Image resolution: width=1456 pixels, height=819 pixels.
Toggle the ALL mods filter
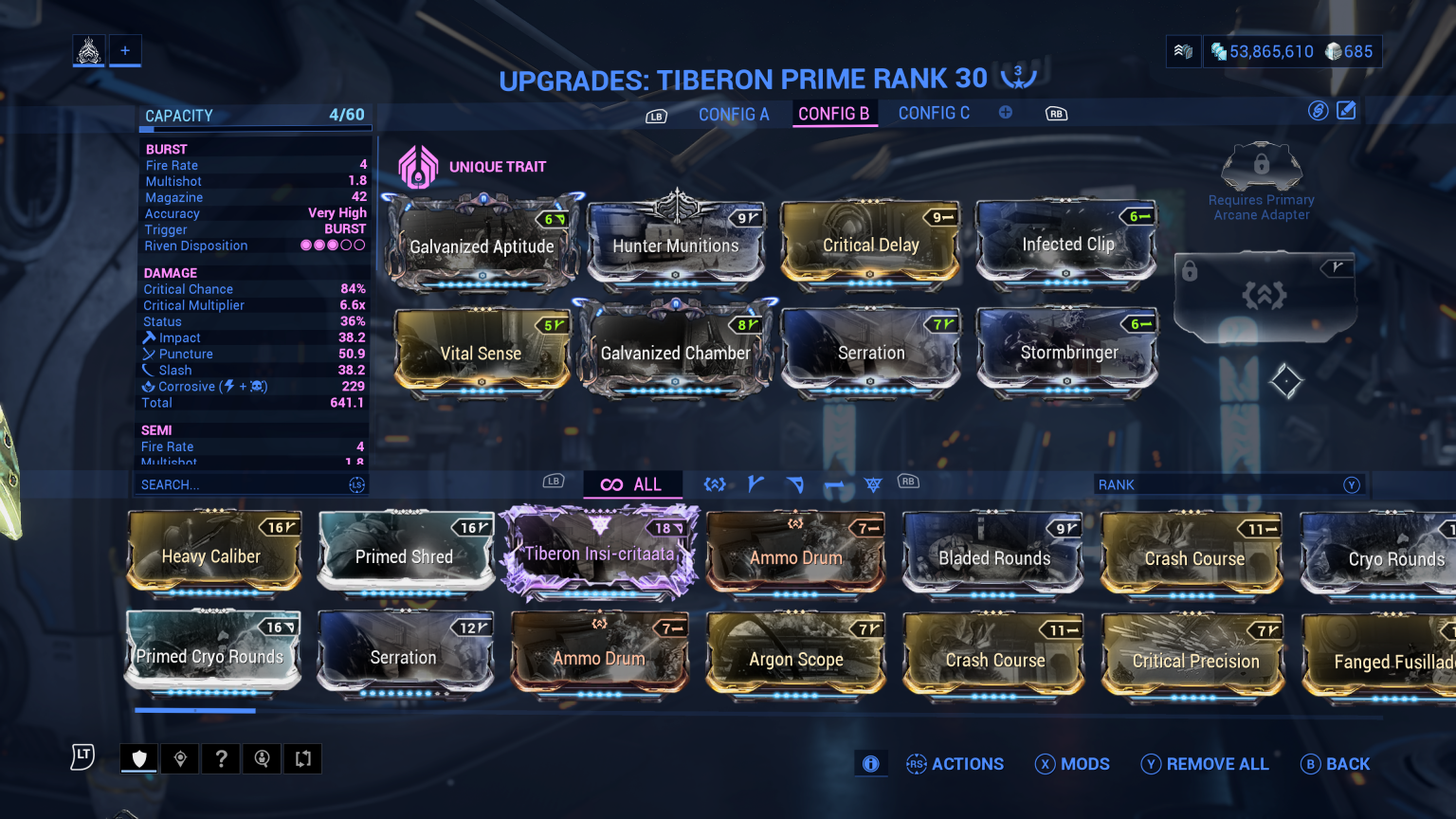point(632,483)
